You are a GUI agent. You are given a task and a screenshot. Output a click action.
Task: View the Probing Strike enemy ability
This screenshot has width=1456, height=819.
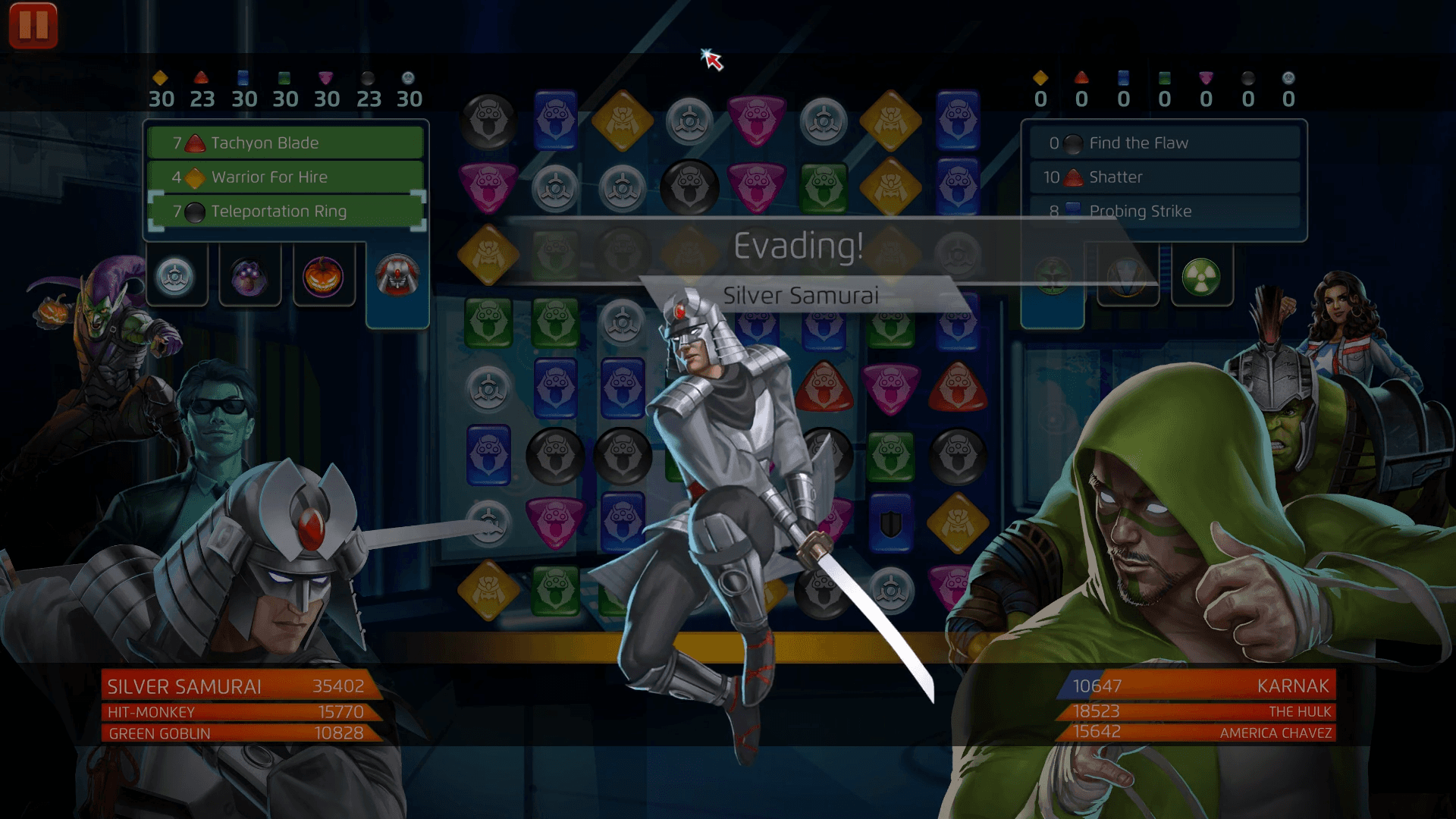coord(1164,211)
